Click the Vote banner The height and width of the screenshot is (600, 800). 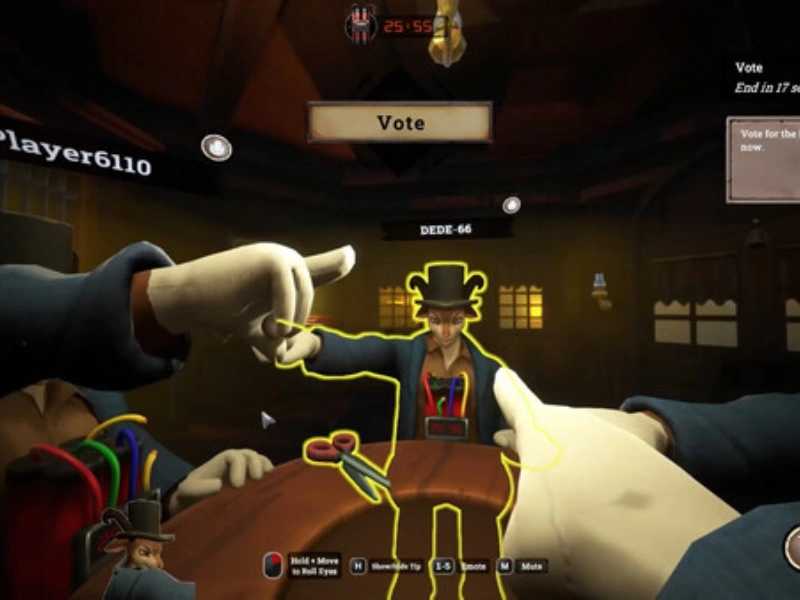pyautogui.click(x=400, y=123)
